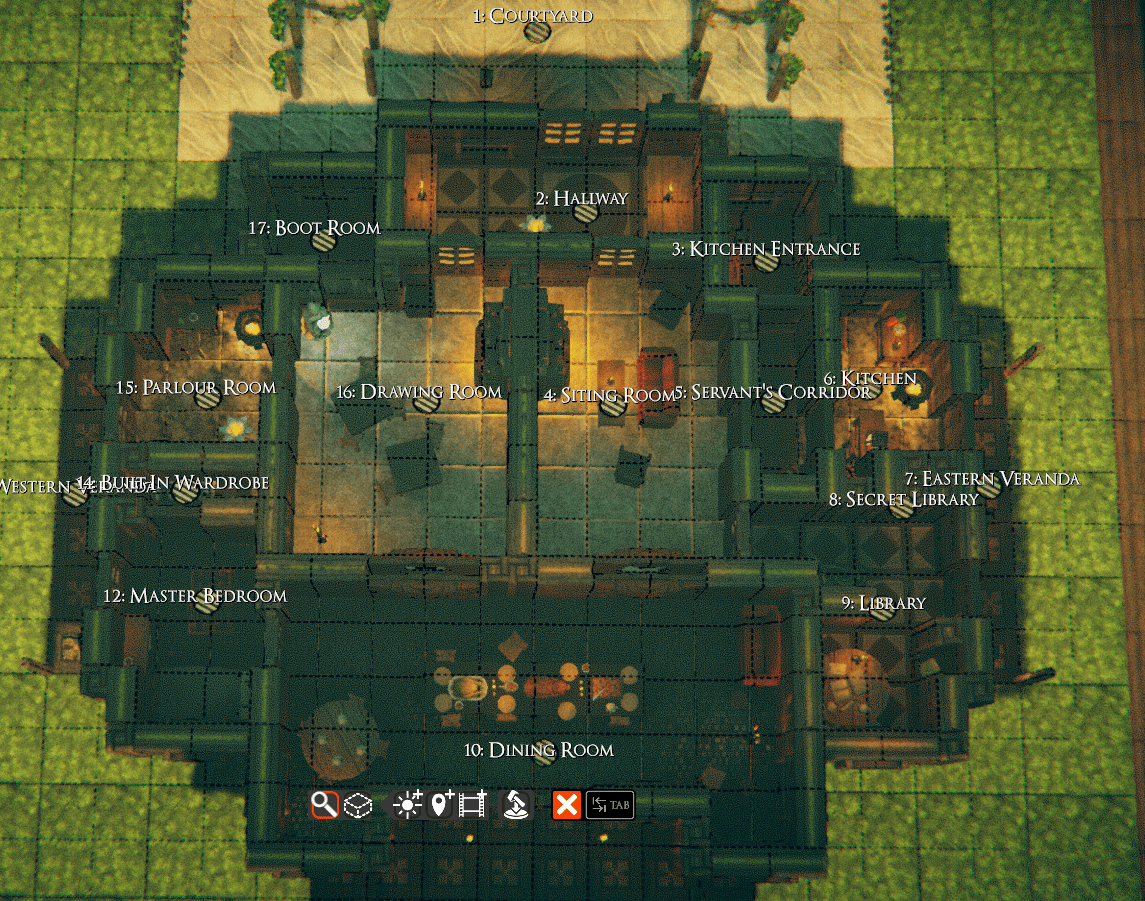Activate the add map marker tool
1145x901 pixels.
[x=440, y=804]
